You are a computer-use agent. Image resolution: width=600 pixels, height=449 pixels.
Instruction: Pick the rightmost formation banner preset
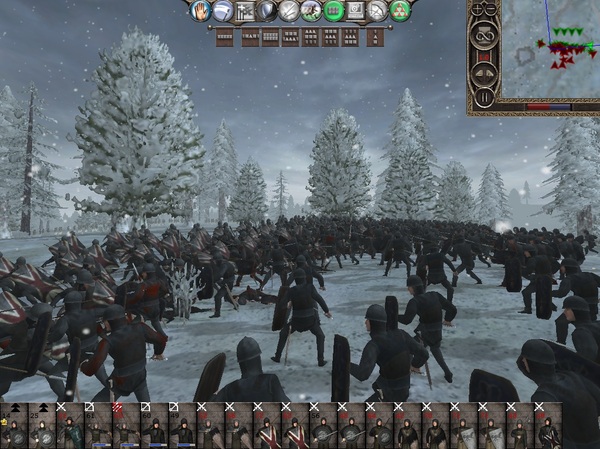pos(375,37)
